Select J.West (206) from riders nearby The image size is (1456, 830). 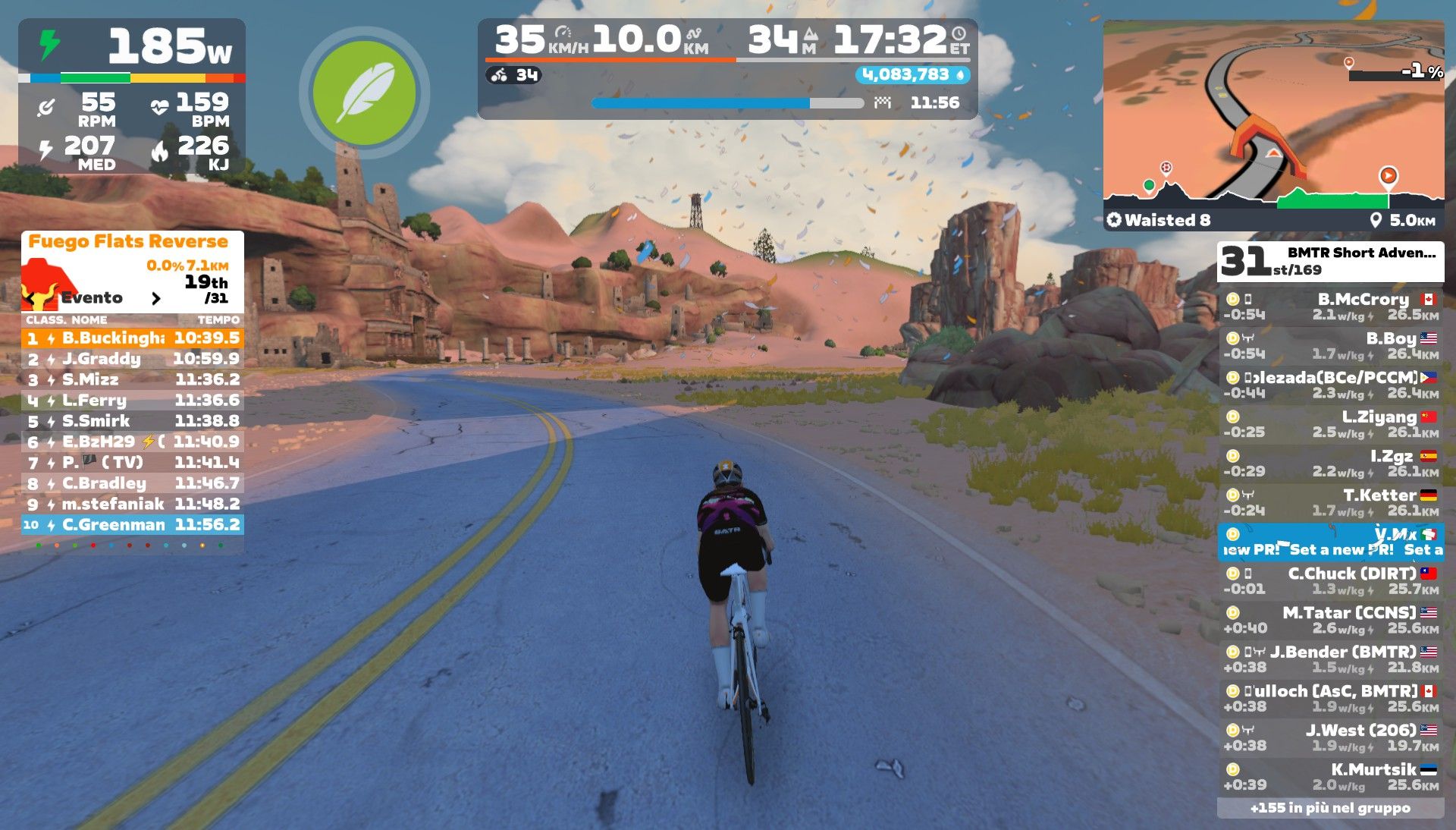(x=1330, y=737)
